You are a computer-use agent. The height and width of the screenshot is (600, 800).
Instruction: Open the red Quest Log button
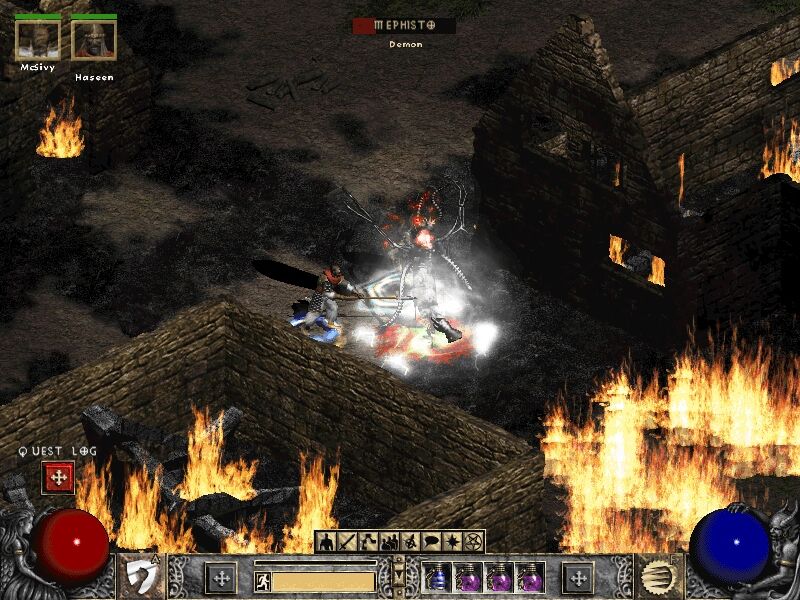pos(58,478)
